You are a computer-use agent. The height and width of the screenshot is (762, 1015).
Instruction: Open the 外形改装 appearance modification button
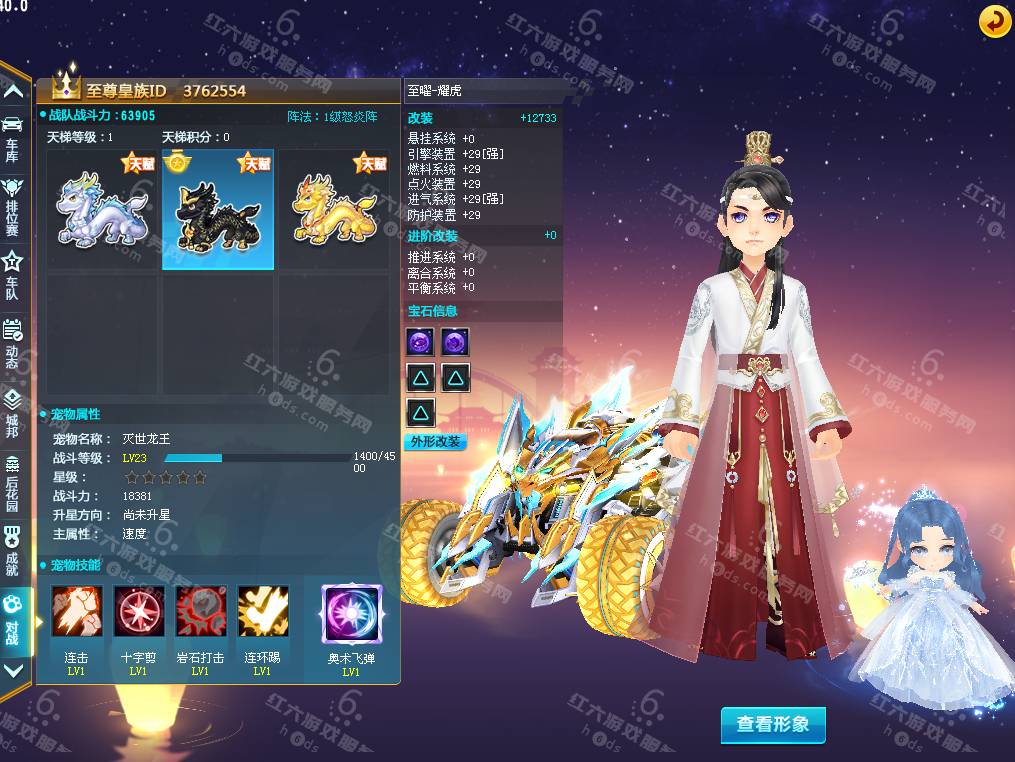point(437,441)
